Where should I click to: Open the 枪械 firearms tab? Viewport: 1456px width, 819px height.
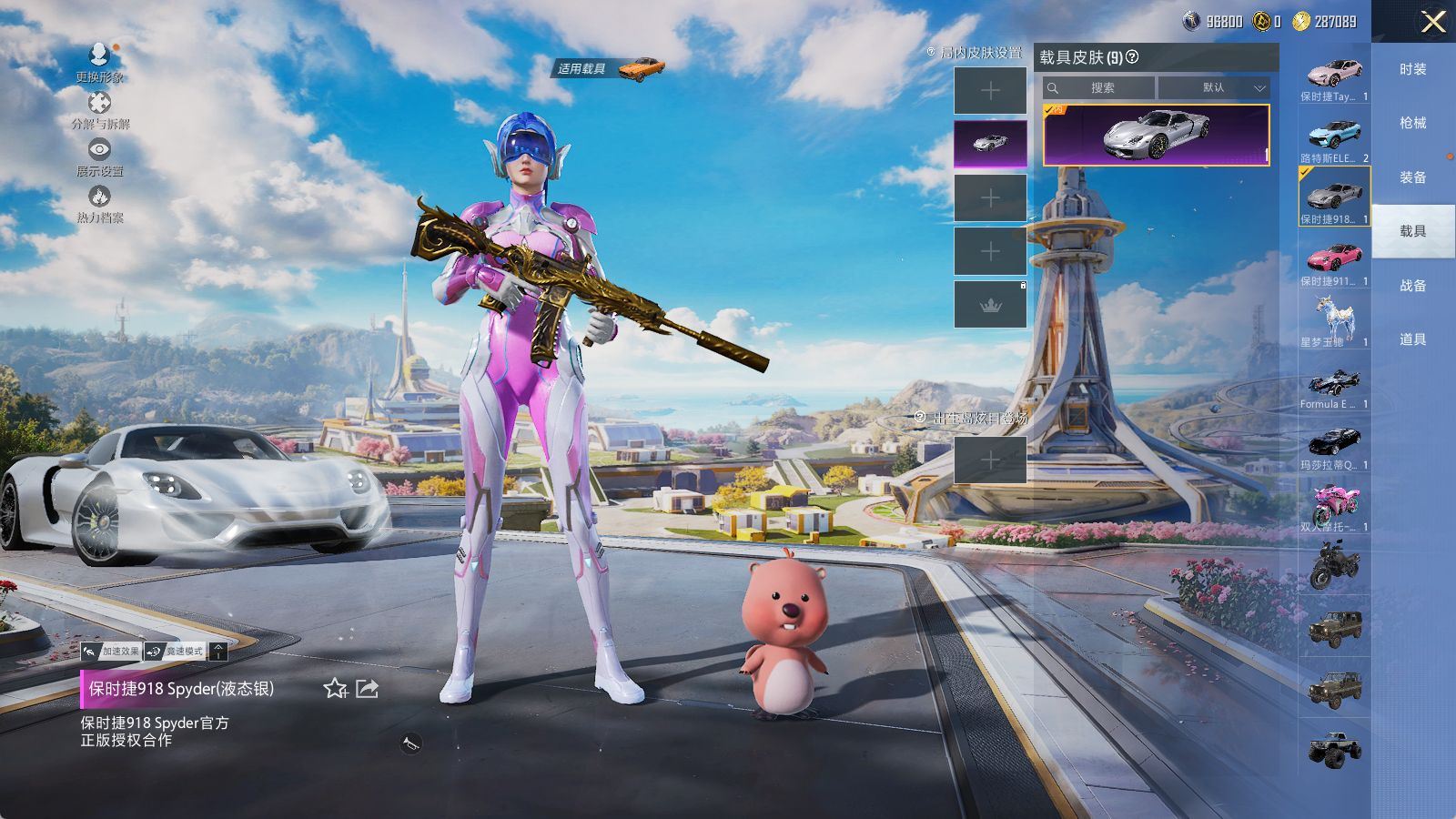[x=1412, y=123]
